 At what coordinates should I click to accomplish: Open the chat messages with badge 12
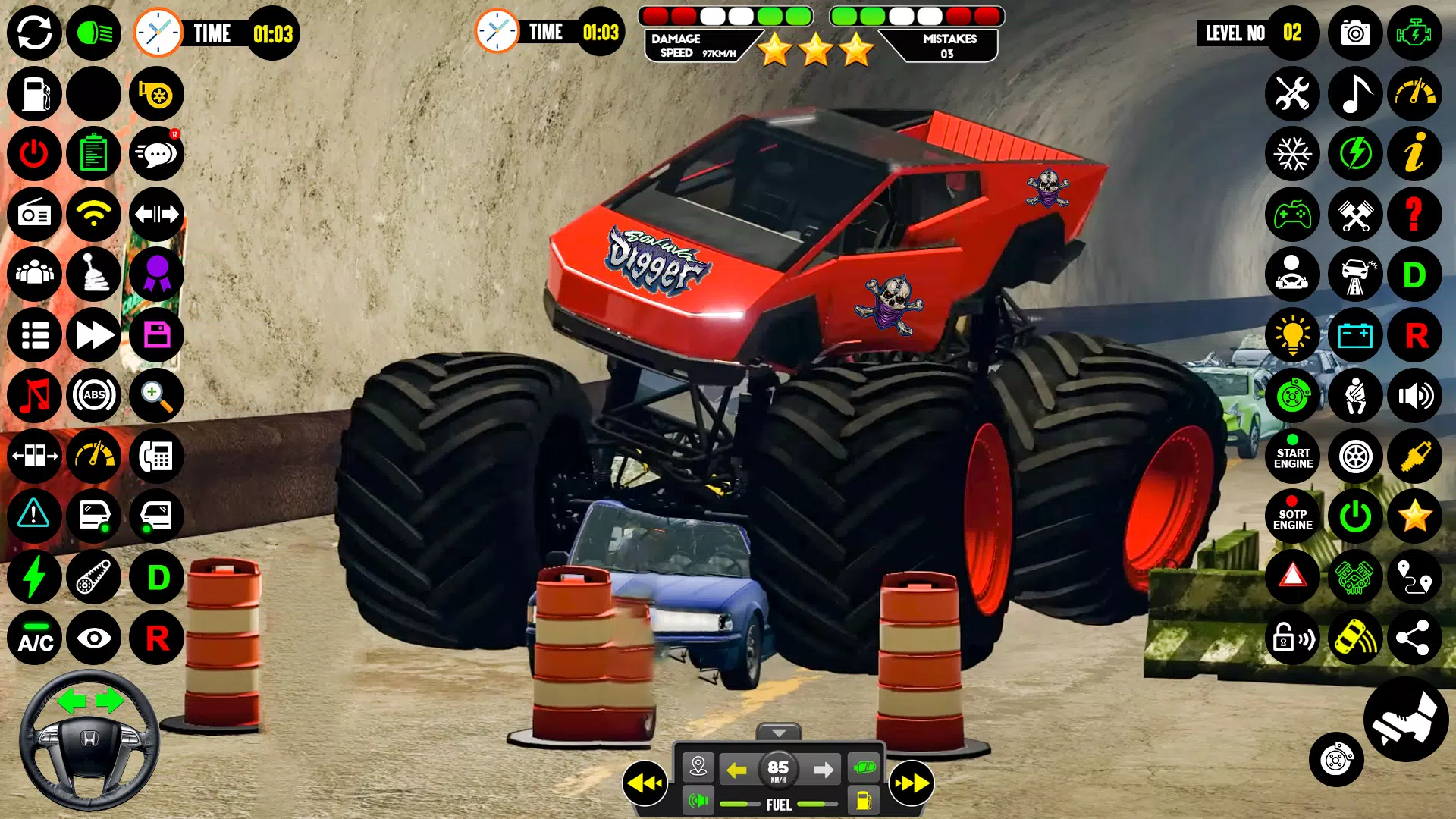click(x=156, y=154)
